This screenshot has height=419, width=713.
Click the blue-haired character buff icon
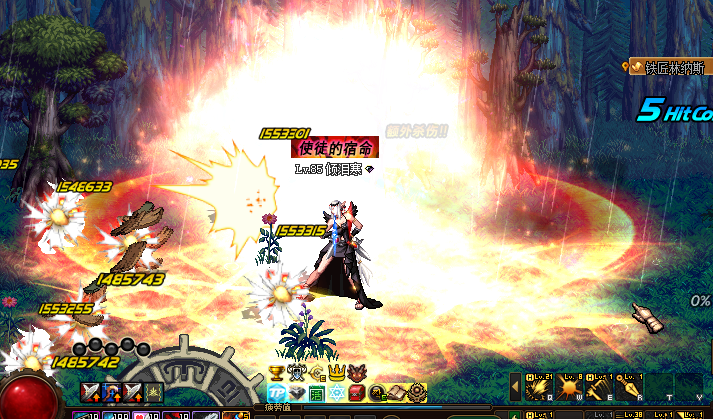pyautogui.click(x=112, y=391)
